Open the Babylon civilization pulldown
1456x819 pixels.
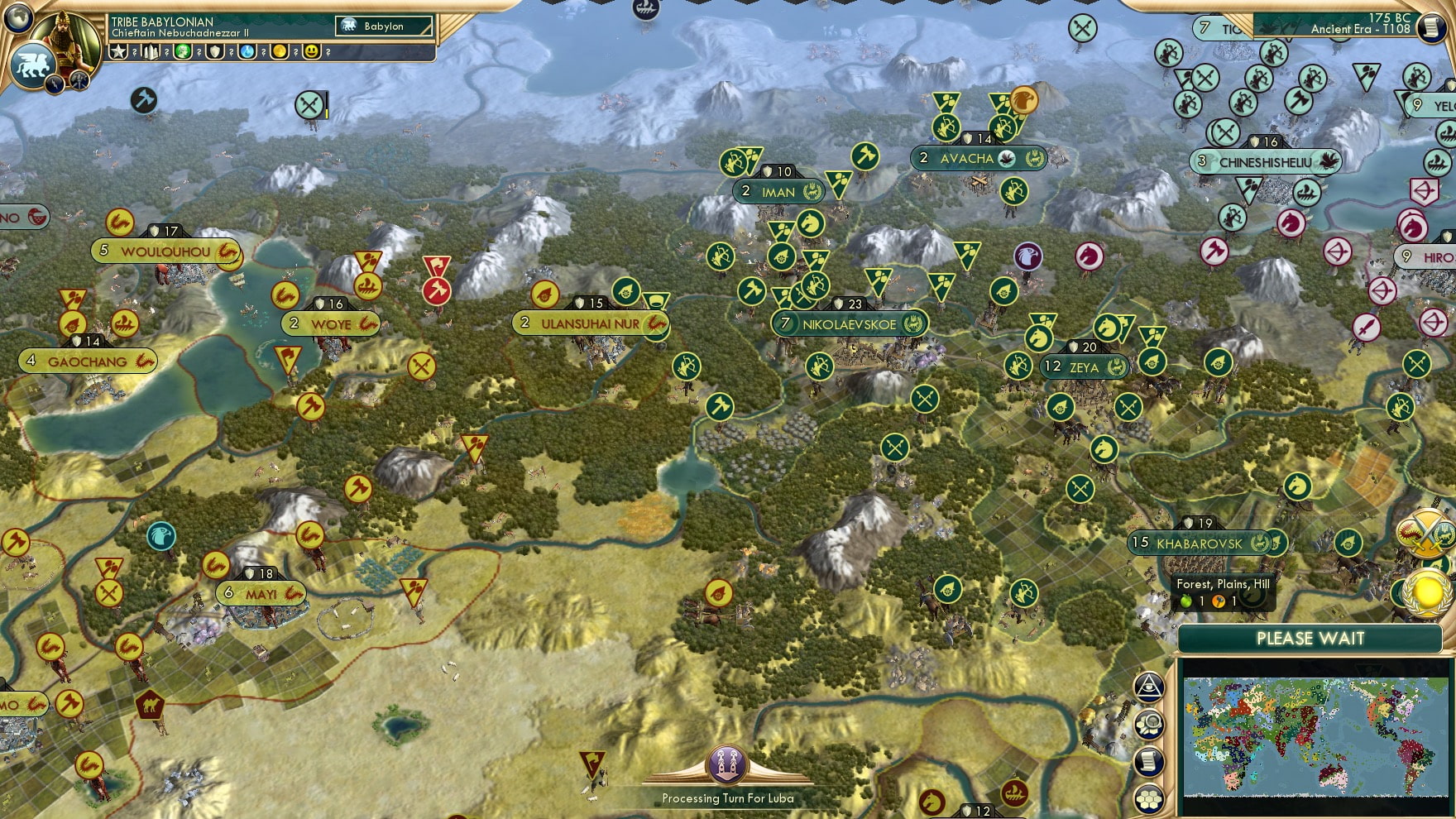[385, 26]
